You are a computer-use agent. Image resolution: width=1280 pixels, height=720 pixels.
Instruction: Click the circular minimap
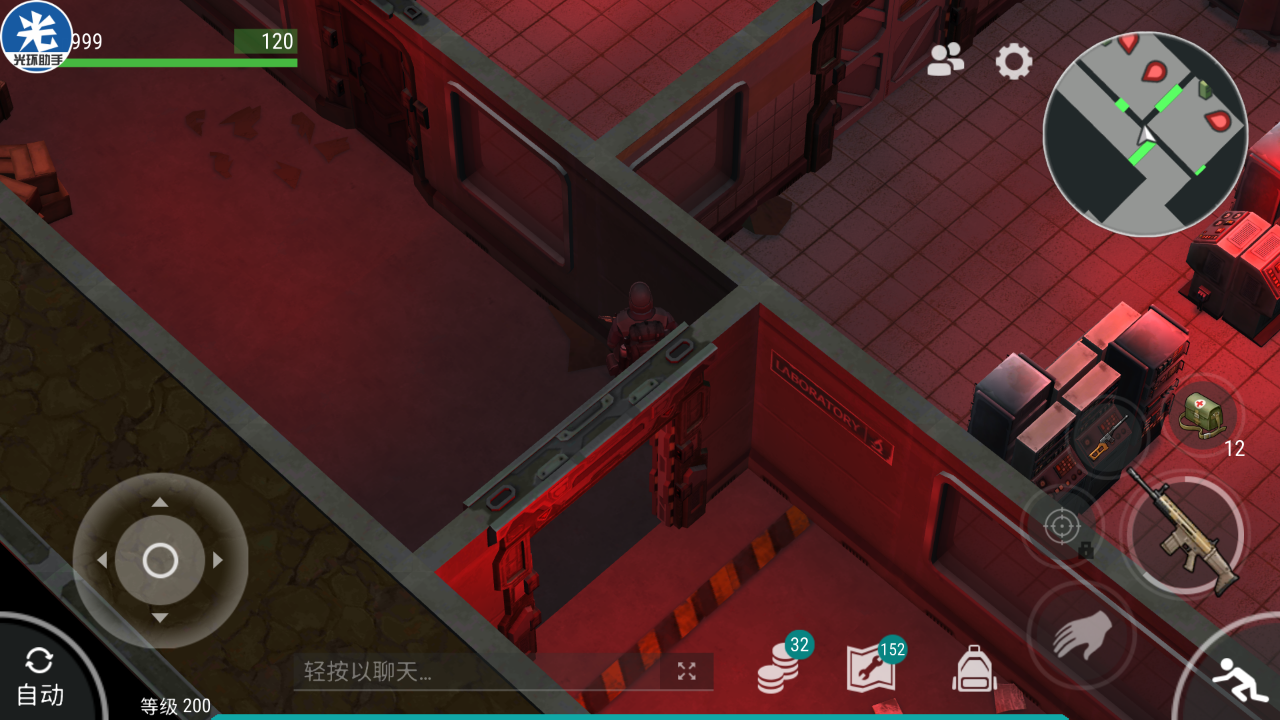click(x=1145, y=133)
